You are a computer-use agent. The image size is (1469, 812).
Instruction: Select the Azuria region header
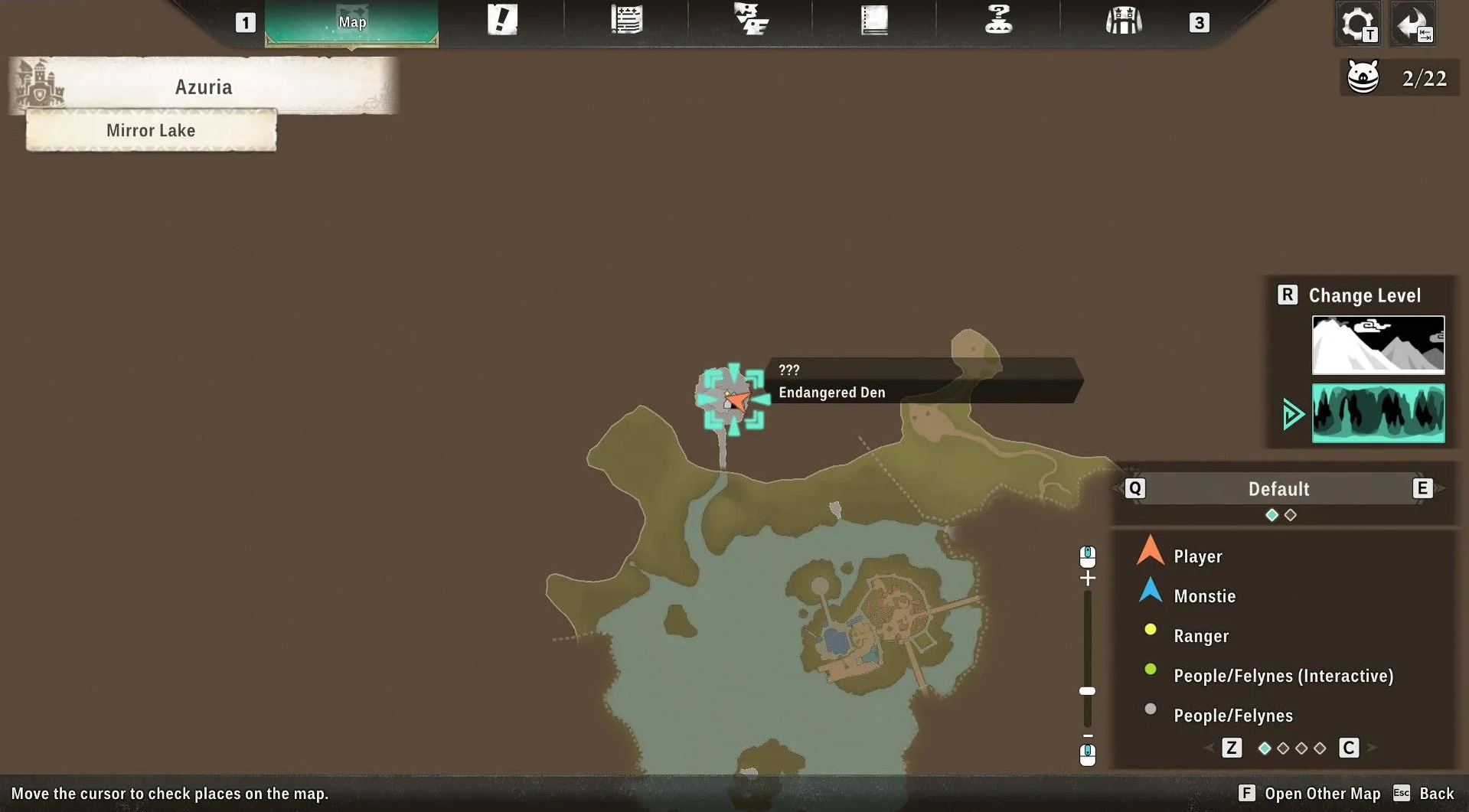pos(204,86)
